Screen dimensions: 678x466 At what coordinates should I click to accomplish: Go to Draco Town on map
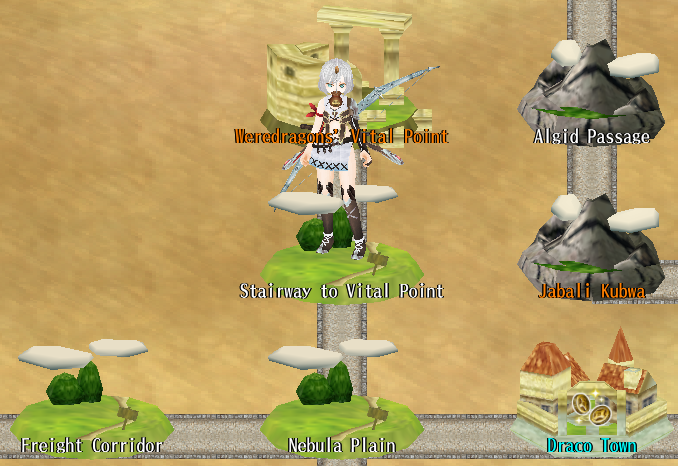pyautogui.click(x=591, y=395)
